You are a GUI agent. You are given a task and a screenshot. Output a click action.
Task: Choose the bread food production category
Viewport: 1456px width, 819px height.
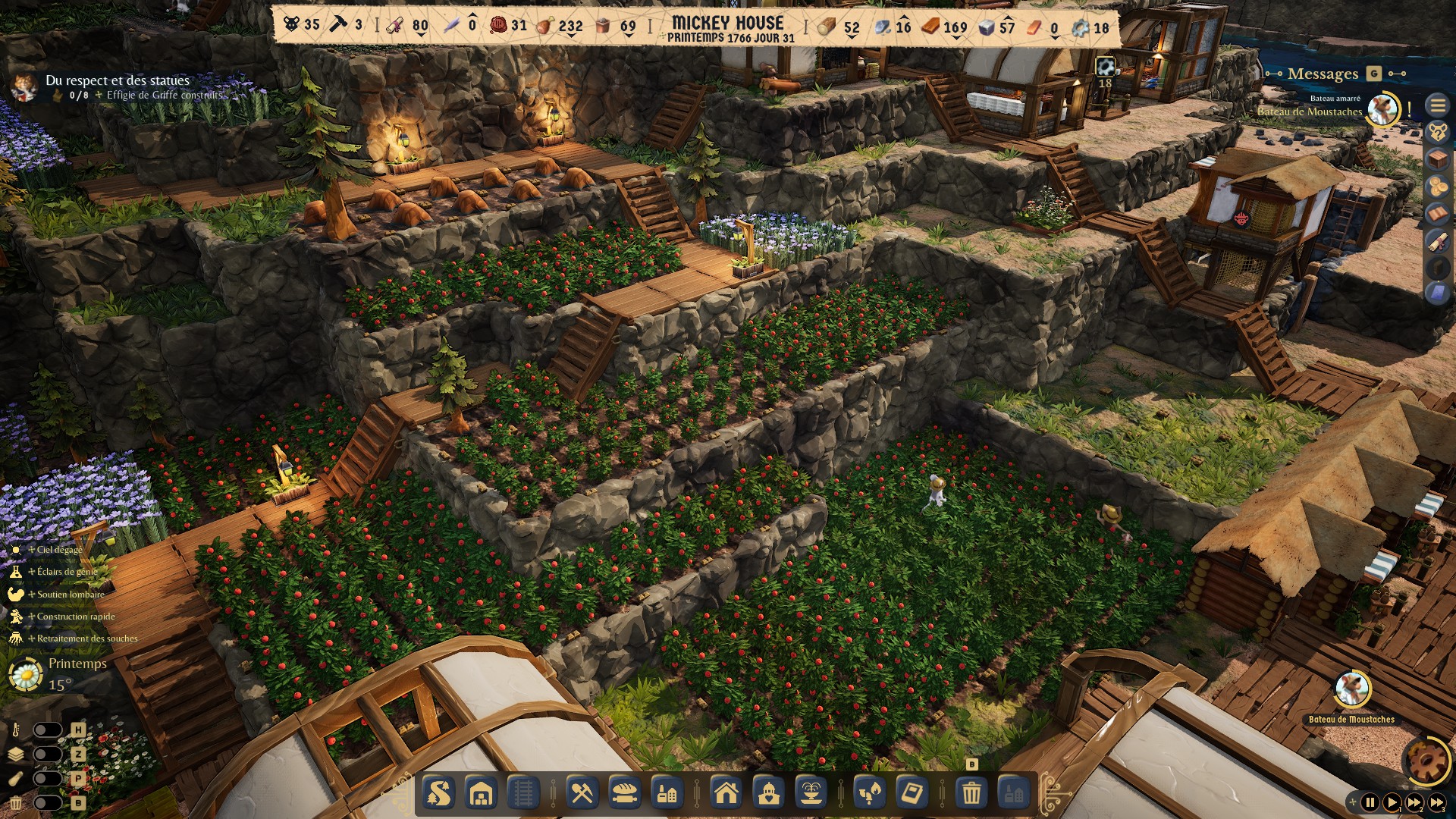[x=625, y=793]
